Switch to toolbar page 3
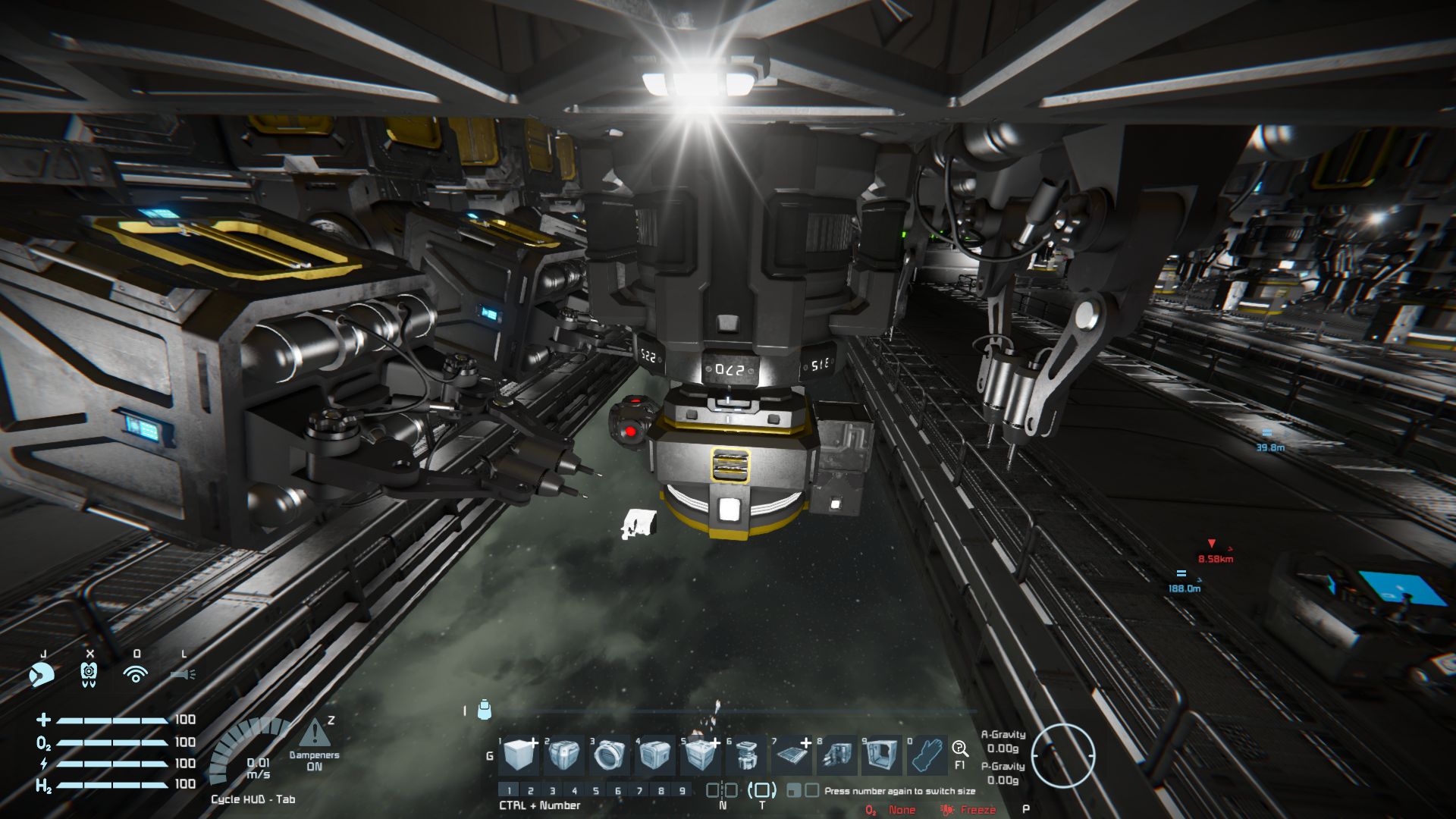Viewport: 1456px width, 819px height. pyautogui.click(x=552, y=791)
